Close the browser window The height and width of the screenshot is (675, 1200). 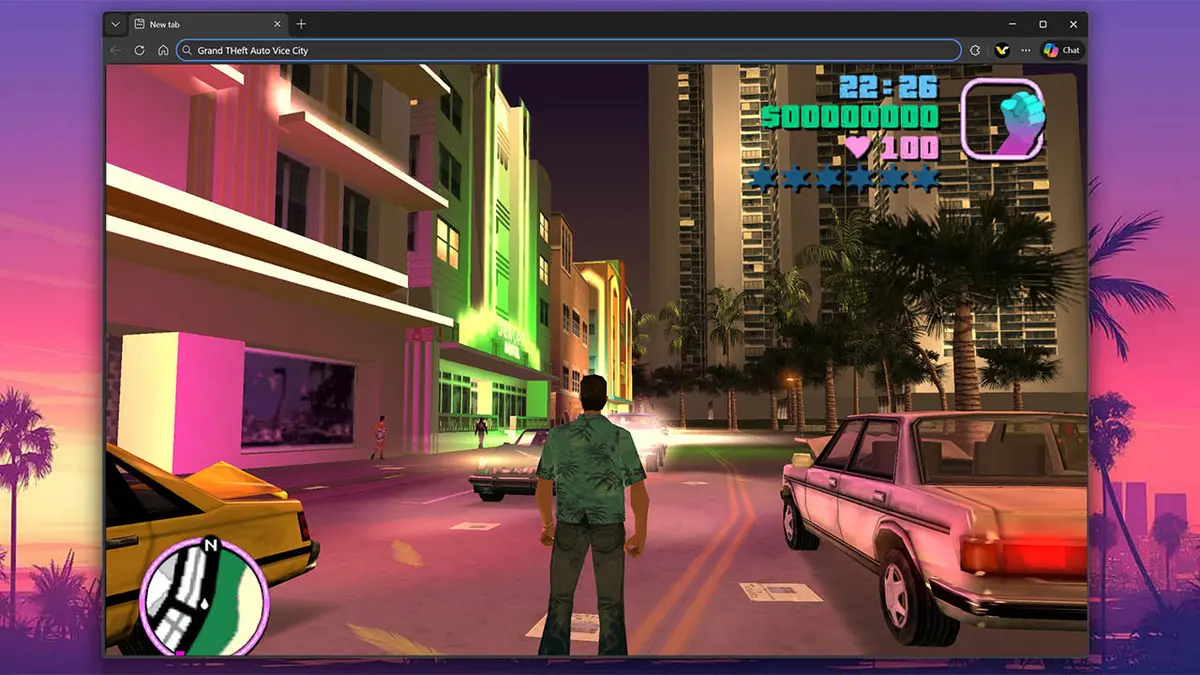[x=1073, y=24]
